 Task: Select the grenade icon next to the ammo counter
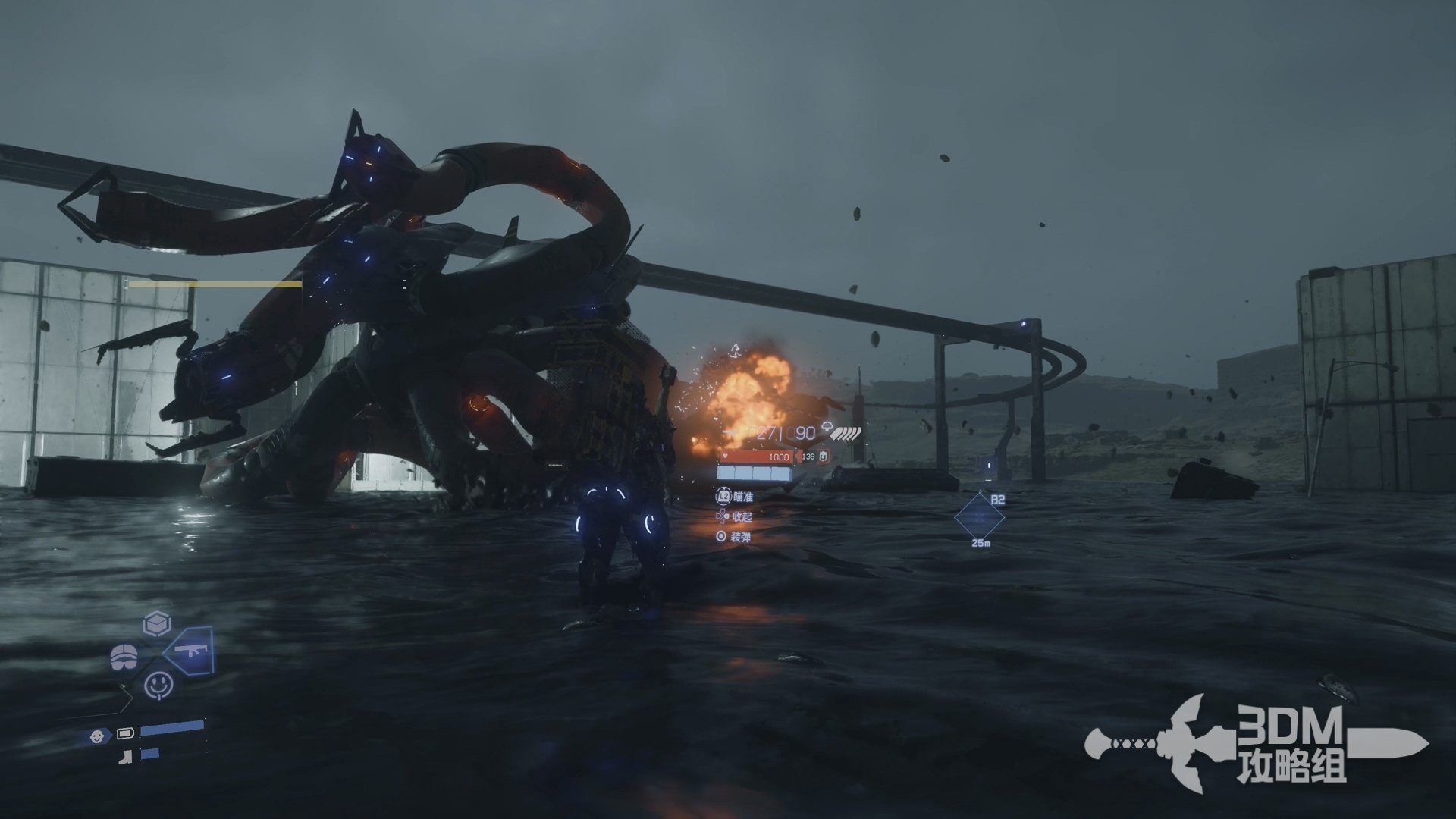point(827,426)
